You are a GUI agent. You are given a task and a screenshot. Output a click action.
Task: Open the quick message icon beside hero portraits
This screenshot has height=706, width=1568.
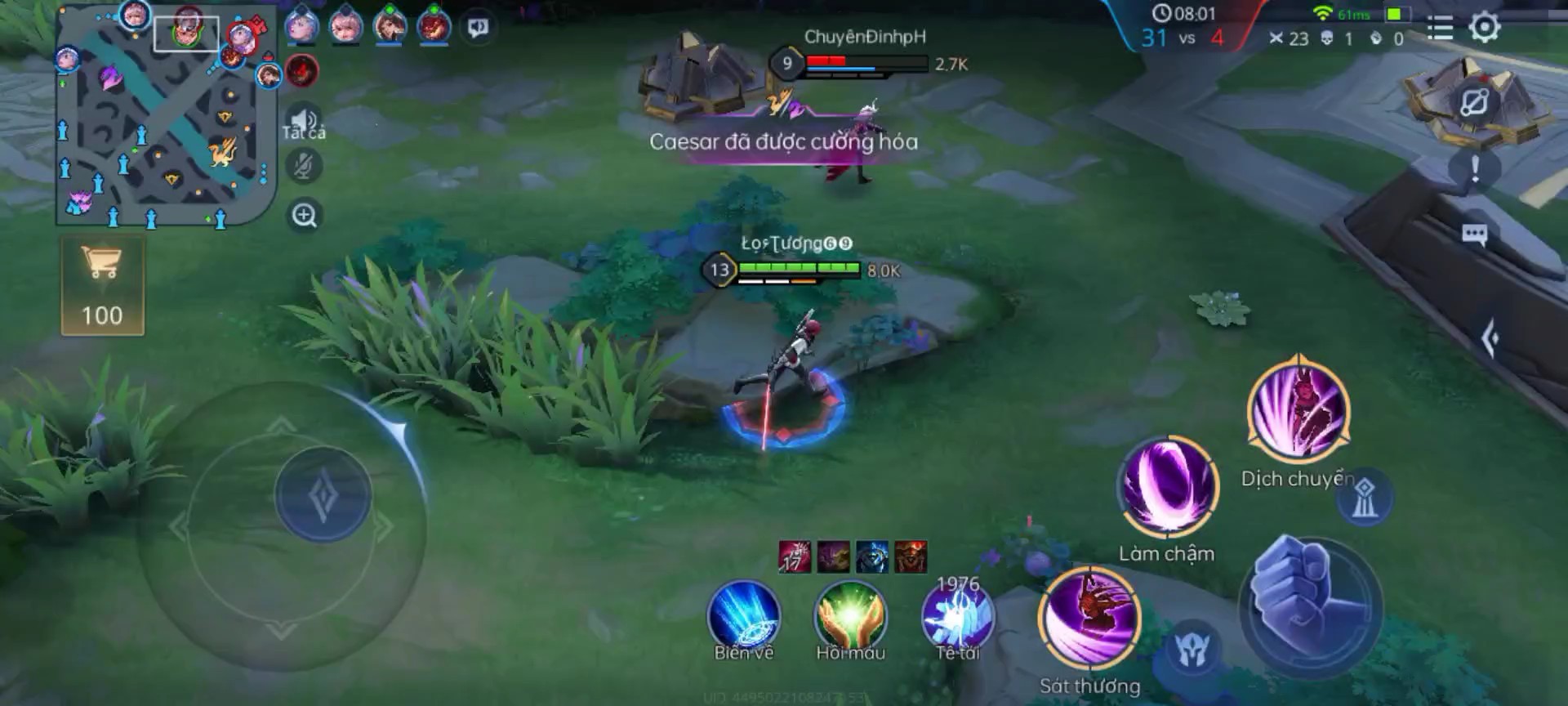pos(478,28)
